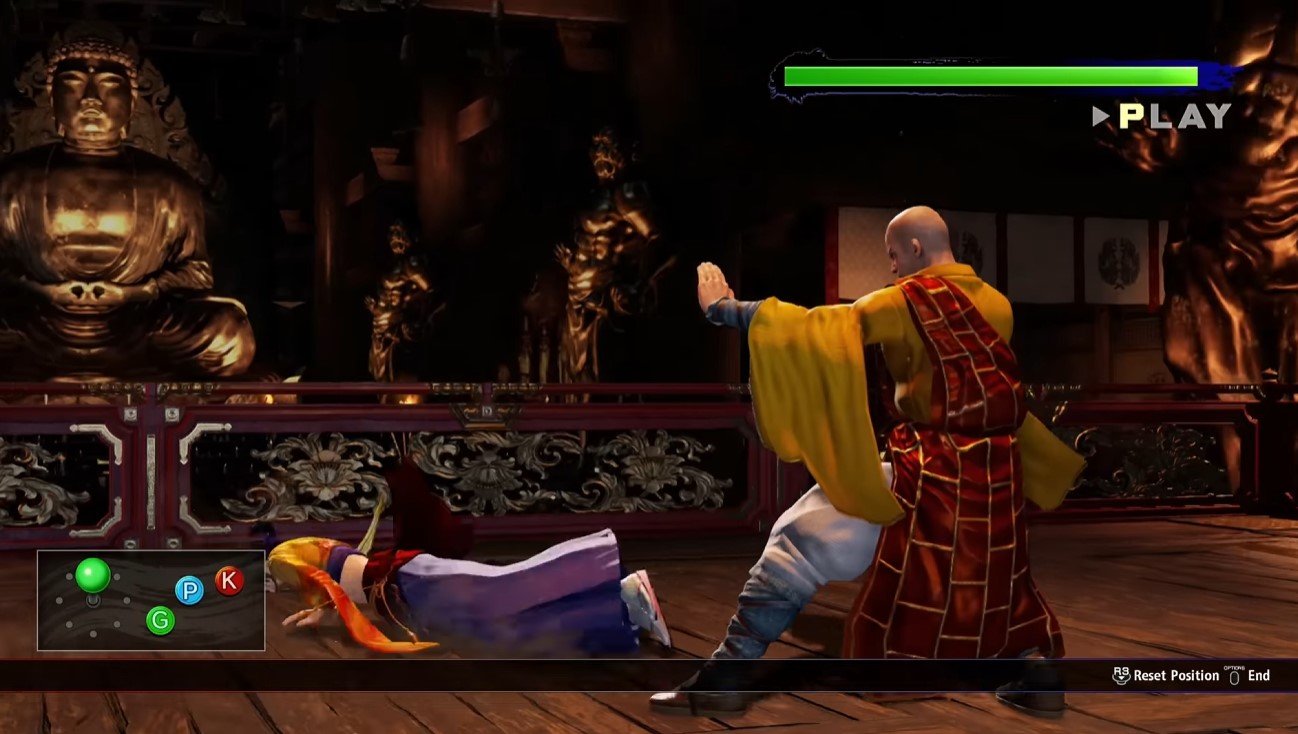Click the down directional dot below joystick
Screen dimensions: 1298x734
pyautogui.click(x=92, y=633)
